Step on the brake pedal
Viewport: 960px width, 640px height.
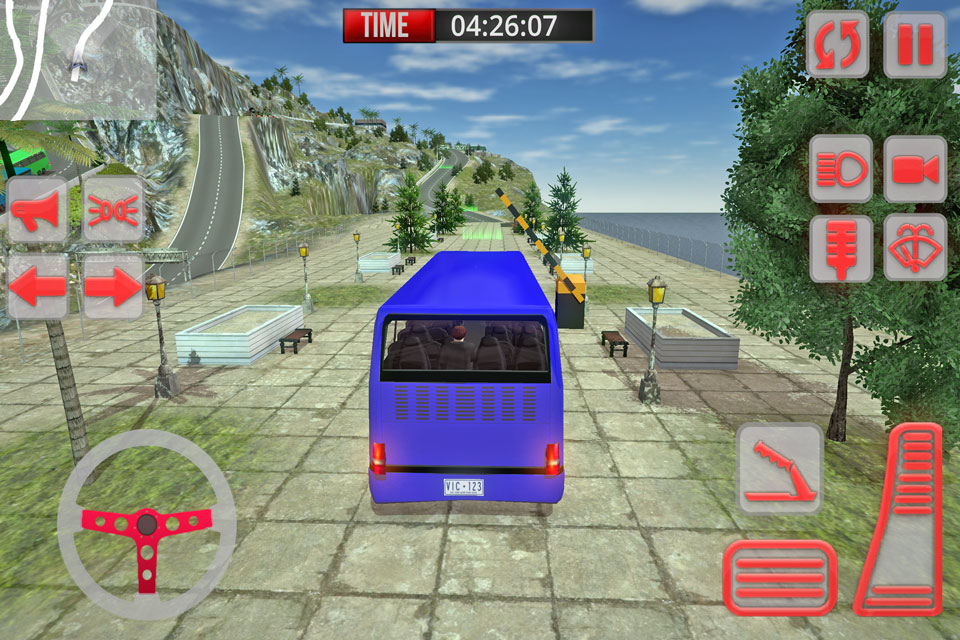pos(780,577)
